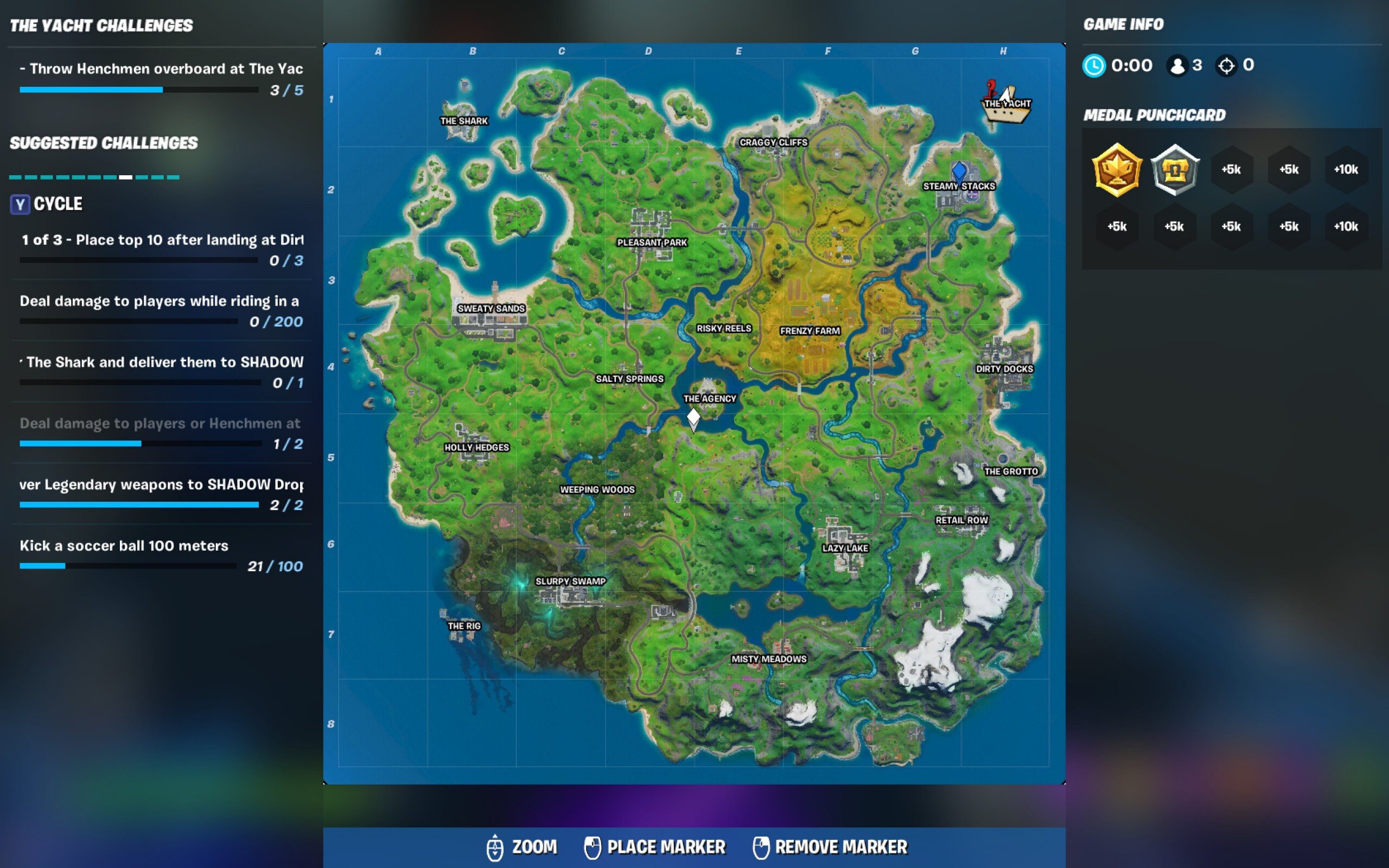Select Sweaty Sands on the map
Screen dimensions: 1389x868
[x=490, y=308]
